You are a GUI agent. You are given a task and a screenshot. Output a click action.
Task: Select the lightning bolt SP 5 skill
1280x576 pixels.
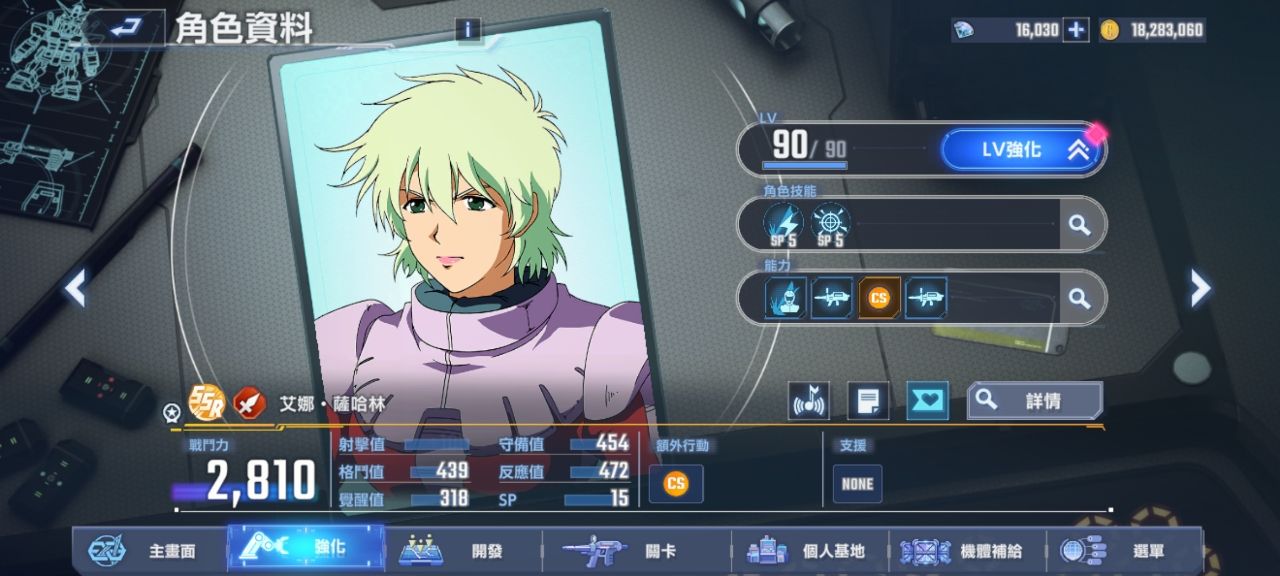coord(783,224)
